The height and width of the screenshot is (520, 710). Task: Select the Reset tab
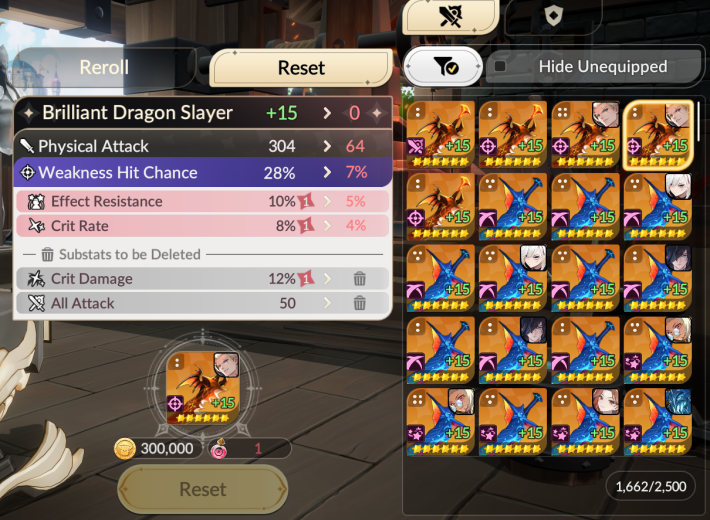tap(301, 68)
